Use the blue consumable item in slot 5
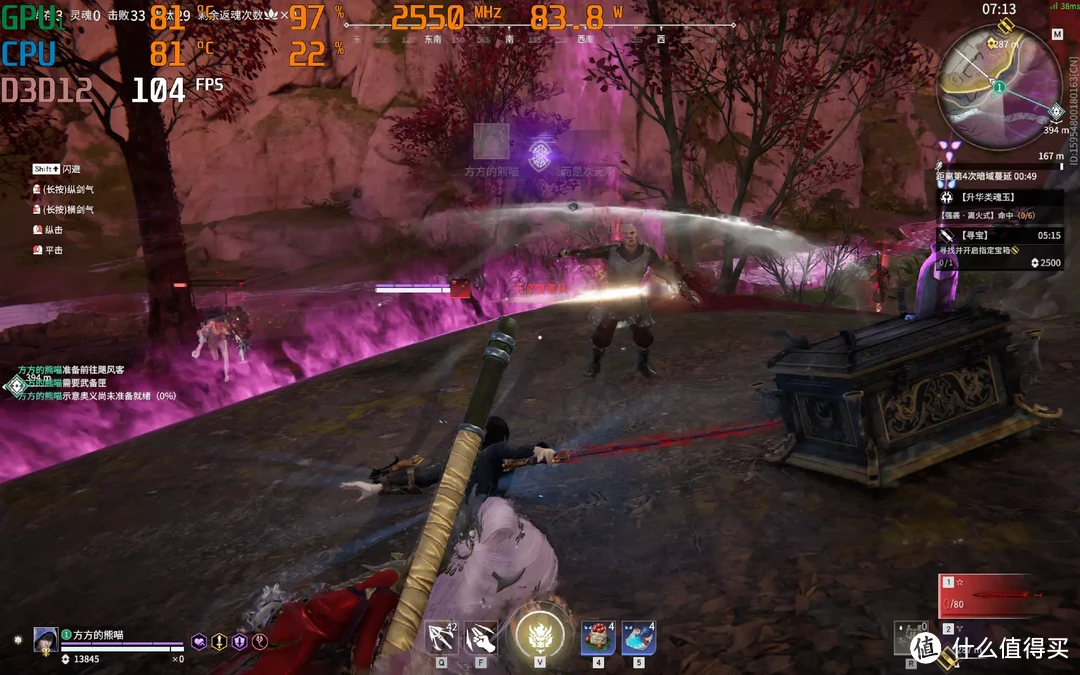Viewport: 1080px width, 675px height. coord(639,637)
